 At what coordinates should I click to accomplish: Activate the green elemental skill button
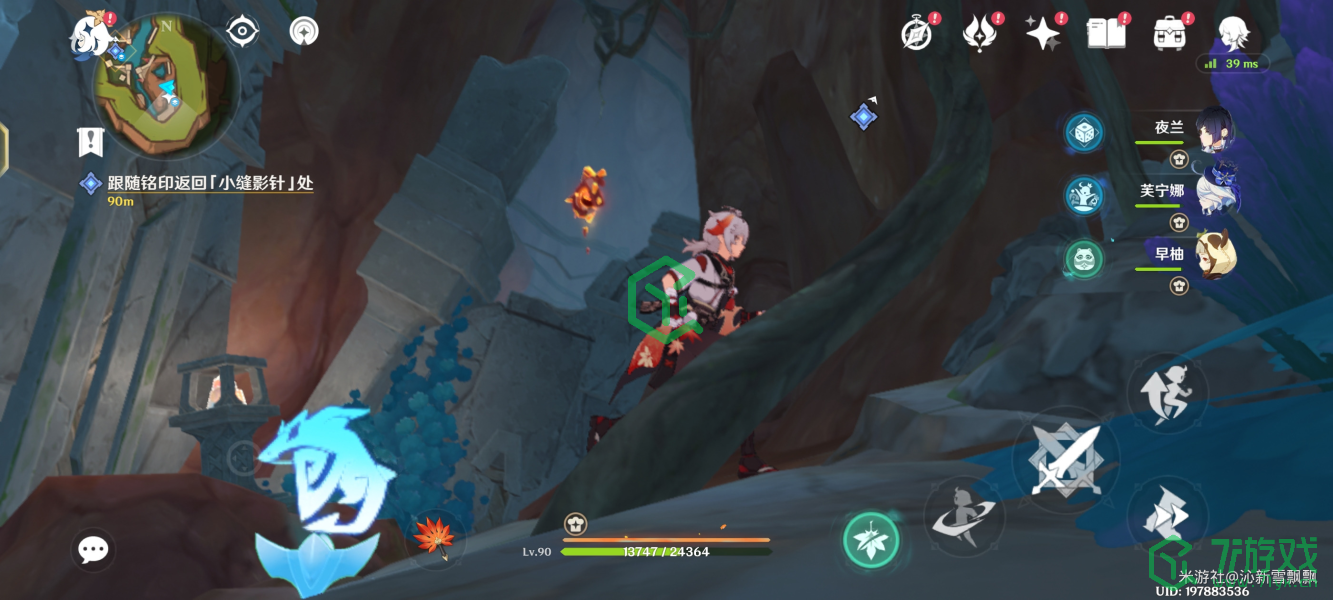pos(870,541)
